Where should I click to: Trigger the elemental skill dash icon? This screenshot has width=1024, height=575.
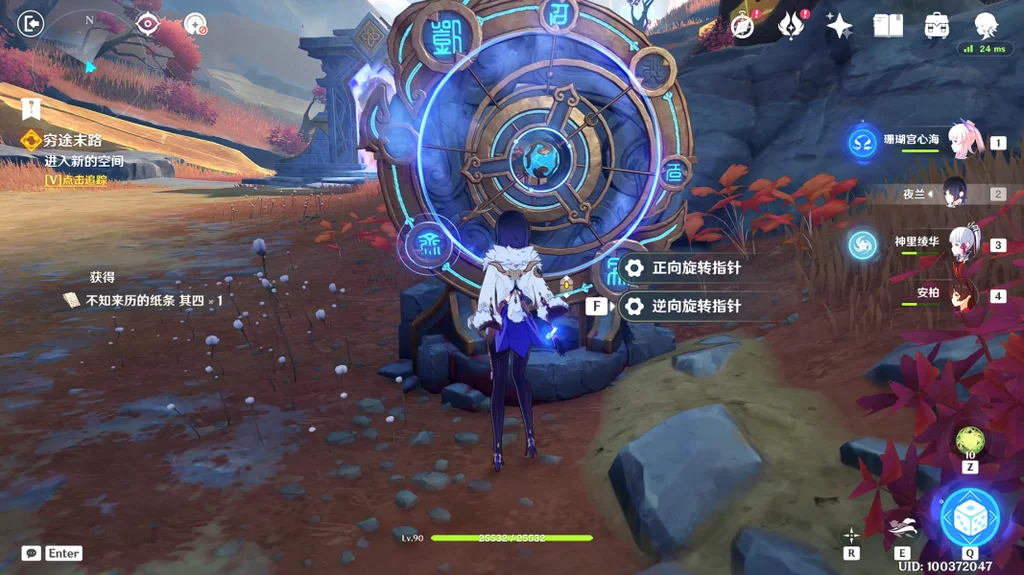[x=902, y=529]
